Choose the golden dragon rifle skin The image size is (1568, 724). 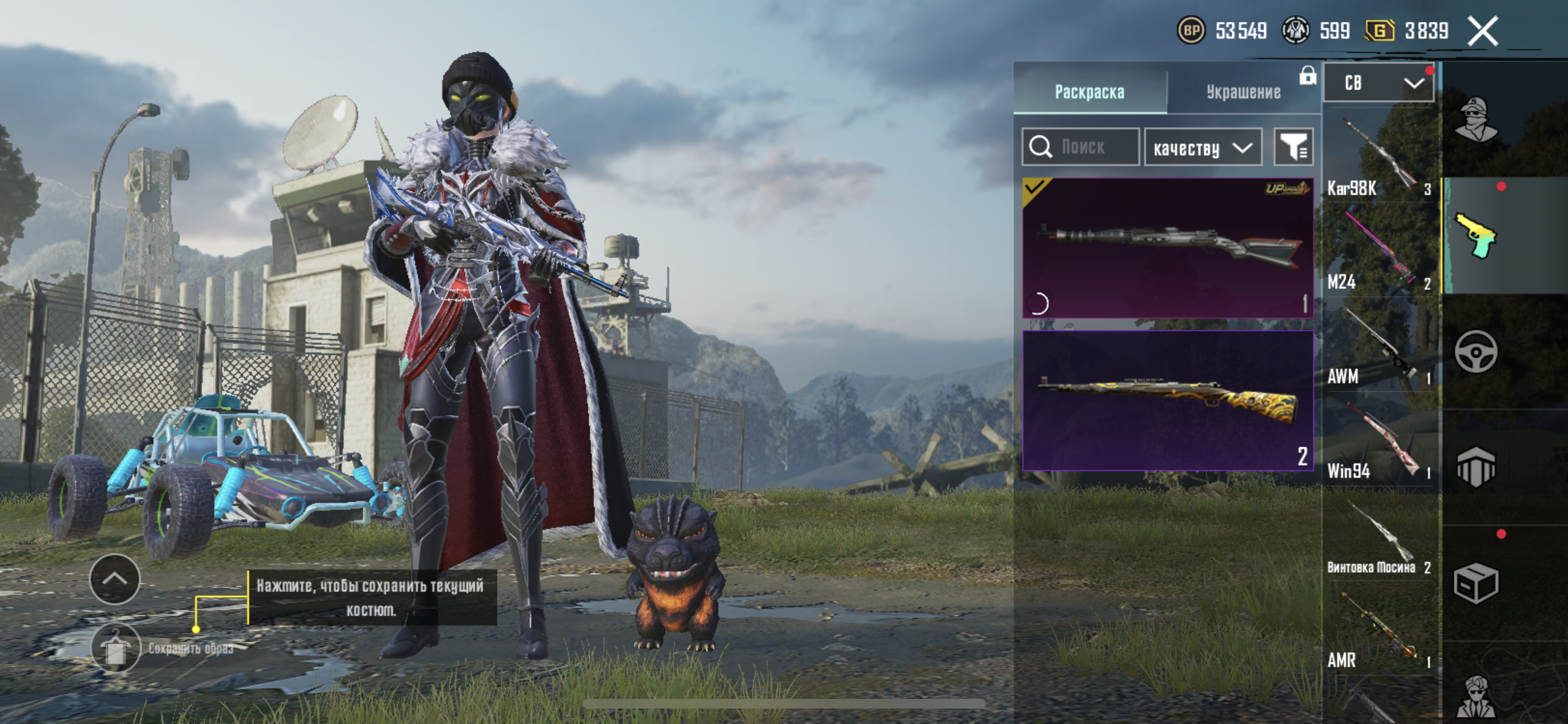(1168, 400)
